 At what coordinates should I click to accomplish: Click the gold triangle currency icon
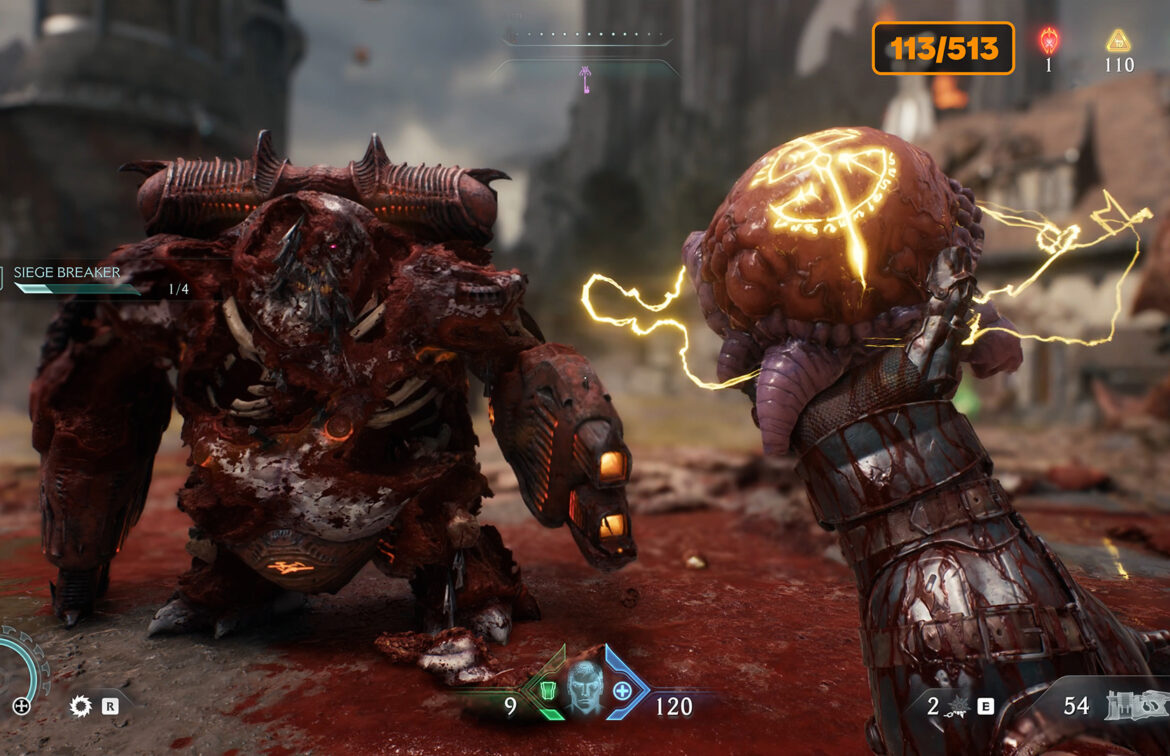1118,41
